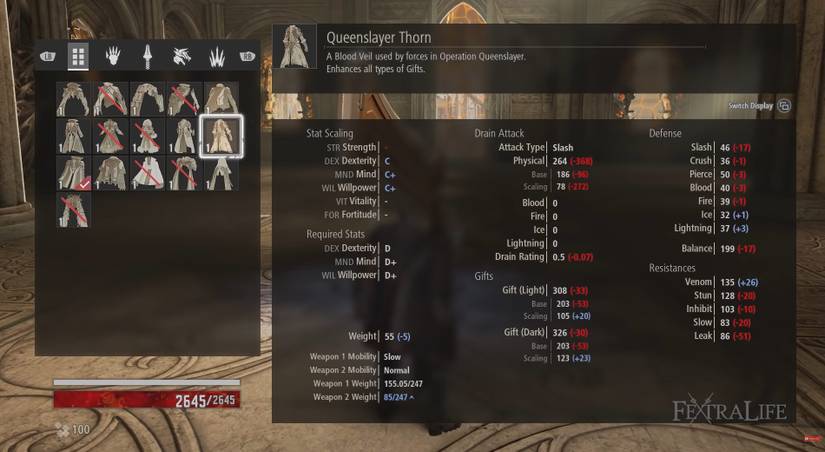Viewport: 825px width, 452px height.
Task: Select the equipped veil with red checkmark
Action: tap(73, 172)
